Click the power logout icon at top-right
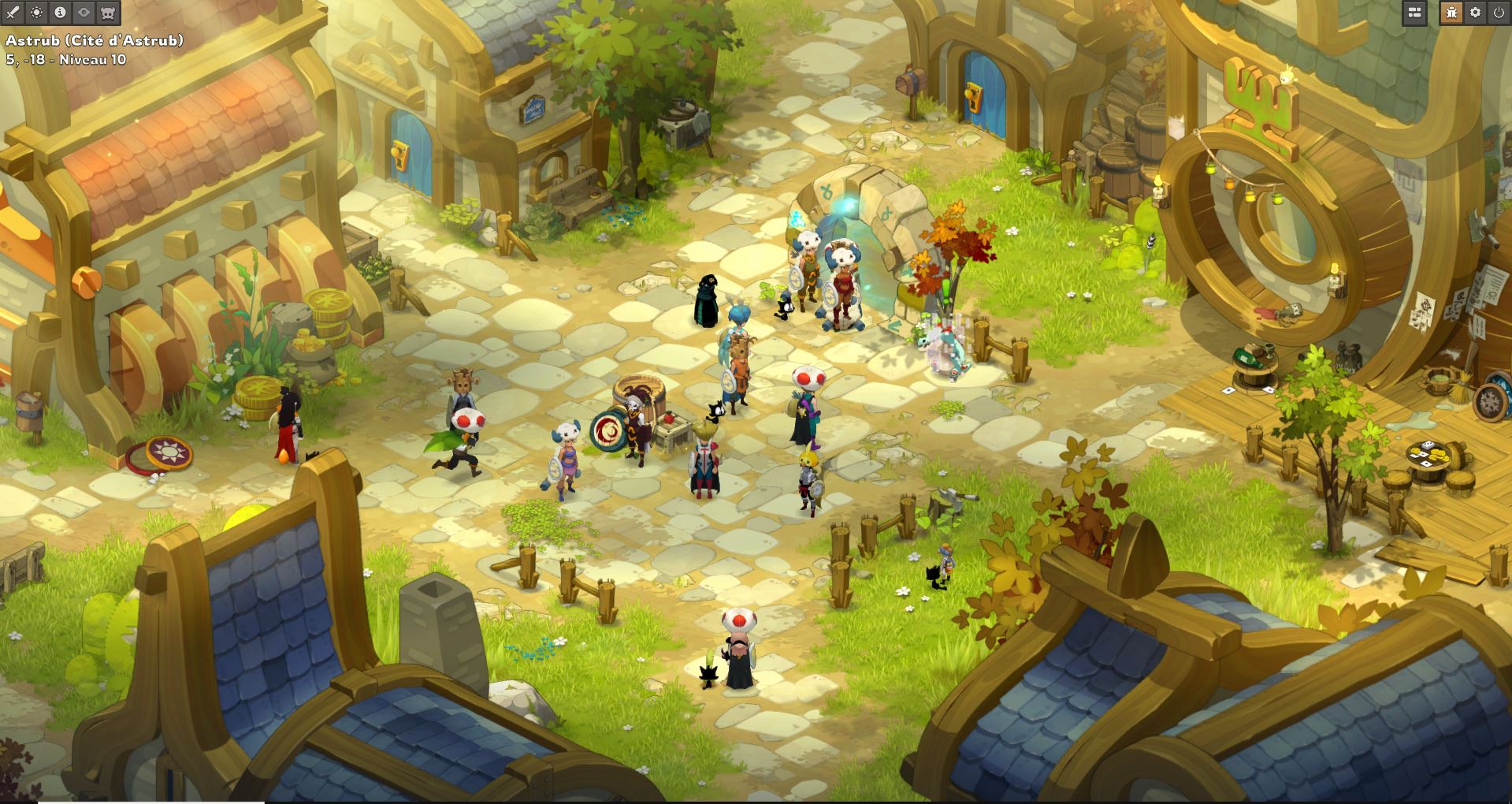The height and width of the screenshot is (804, 1512). [1499, 13]
